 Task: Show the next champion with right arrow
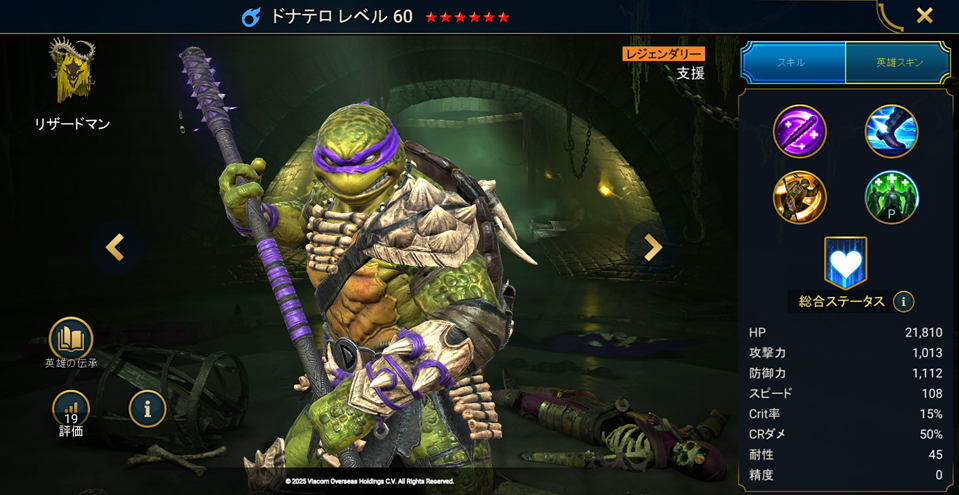click(653, 247)
